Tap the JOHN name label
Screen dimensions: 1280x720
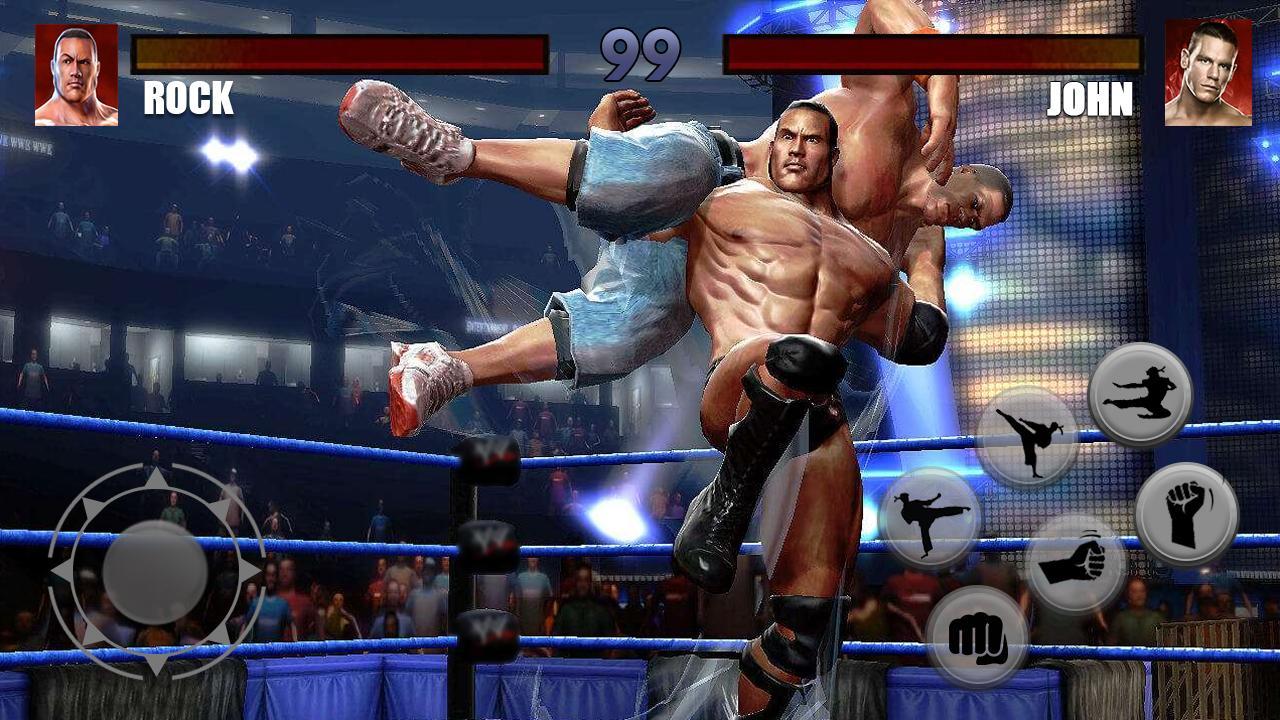click(x=1090, y=99)
